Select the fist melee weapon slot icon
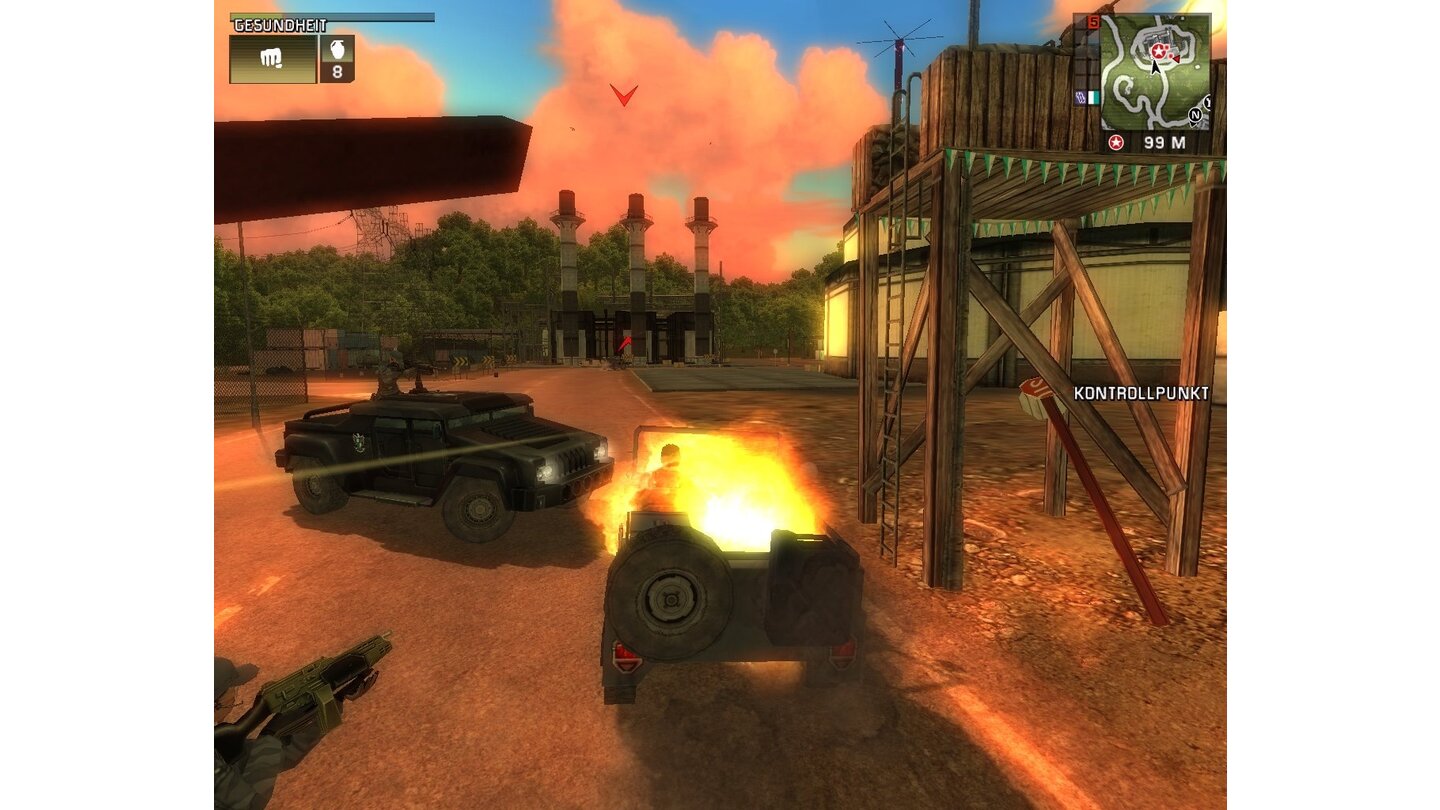 pyautogui.click(x=270, y=58)
